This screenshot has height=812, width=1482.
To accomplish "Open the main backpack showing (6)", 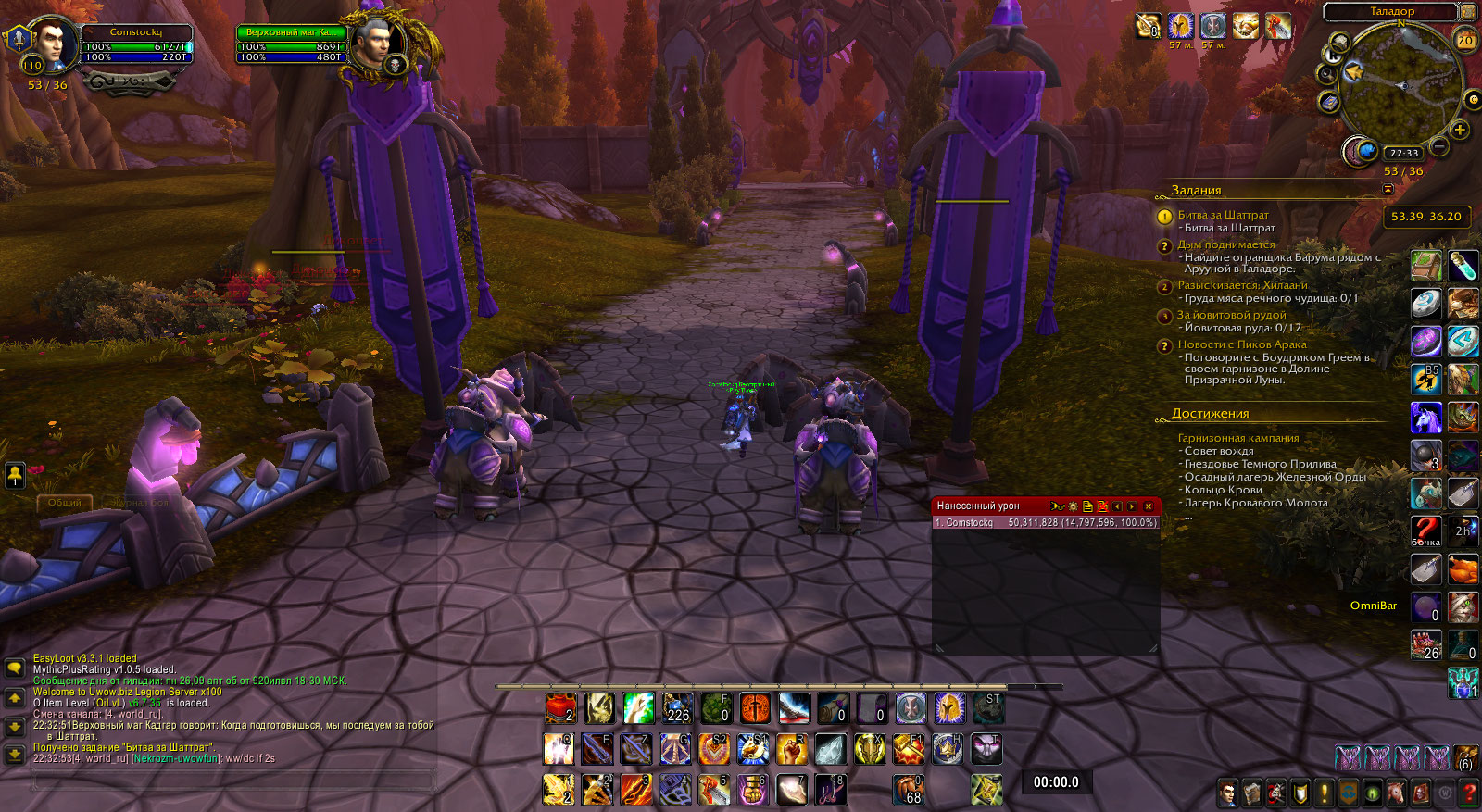I will (x=1465, y=757).
